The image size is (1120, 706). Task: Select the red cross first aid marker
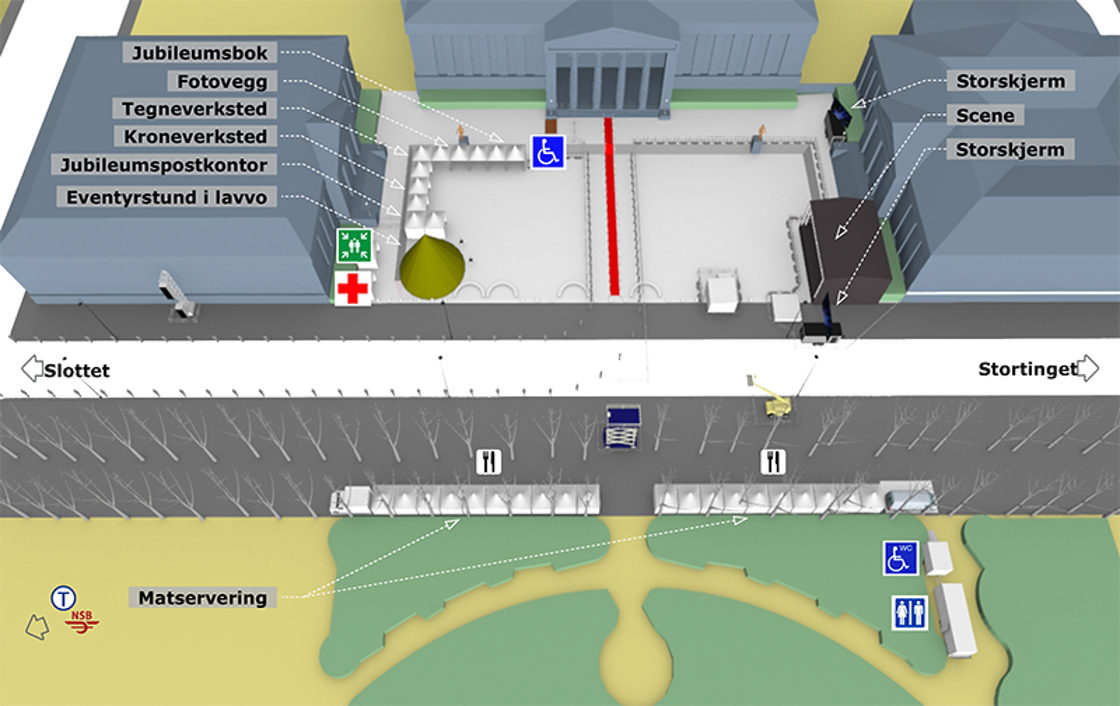[352, 288]
